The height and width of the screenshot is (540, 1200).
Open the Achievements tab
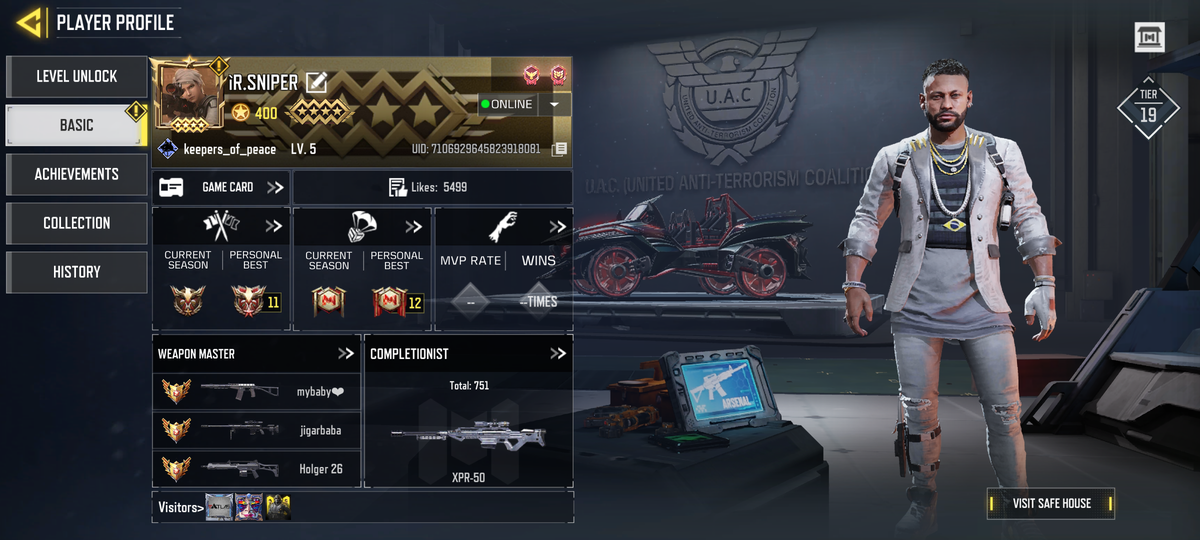76,174
